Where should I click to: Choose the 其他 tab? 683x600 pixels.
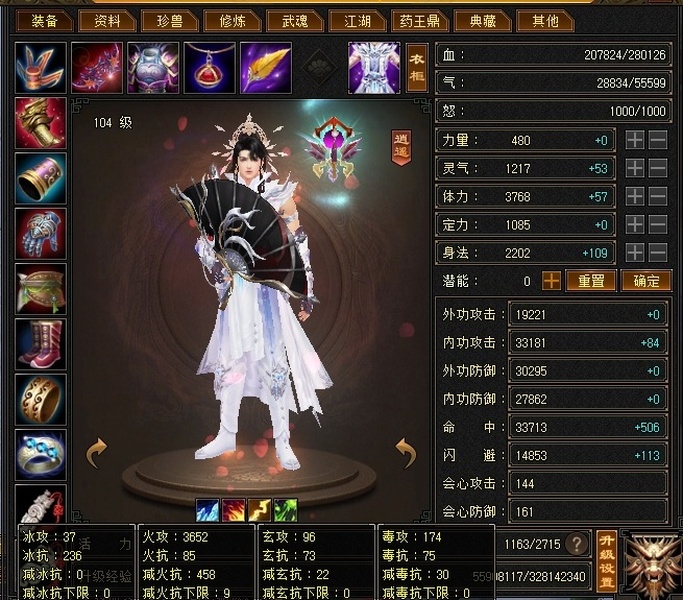[546, 20]
